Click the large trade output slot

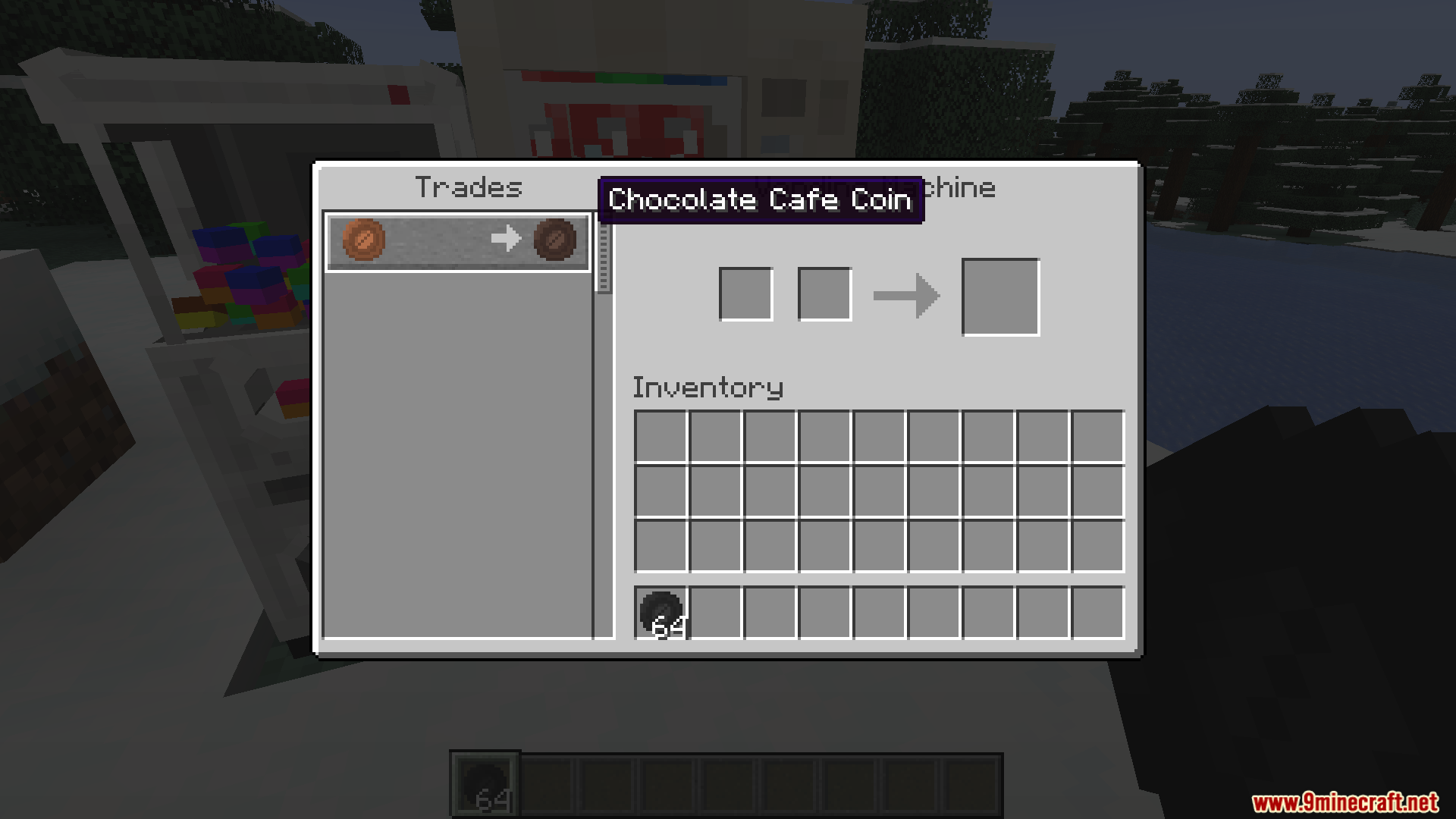click(x=1000, y=295)
